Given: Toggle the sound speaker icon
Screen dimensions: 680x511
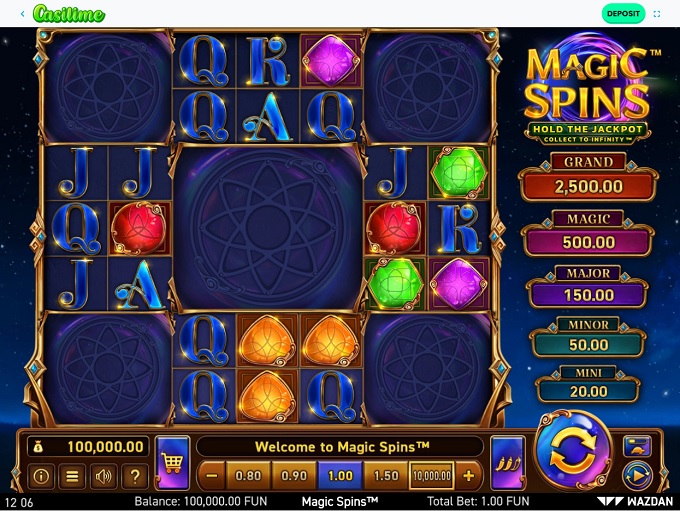Looking at the screenshot, I should pyautogui.click(x=103, y=476).
